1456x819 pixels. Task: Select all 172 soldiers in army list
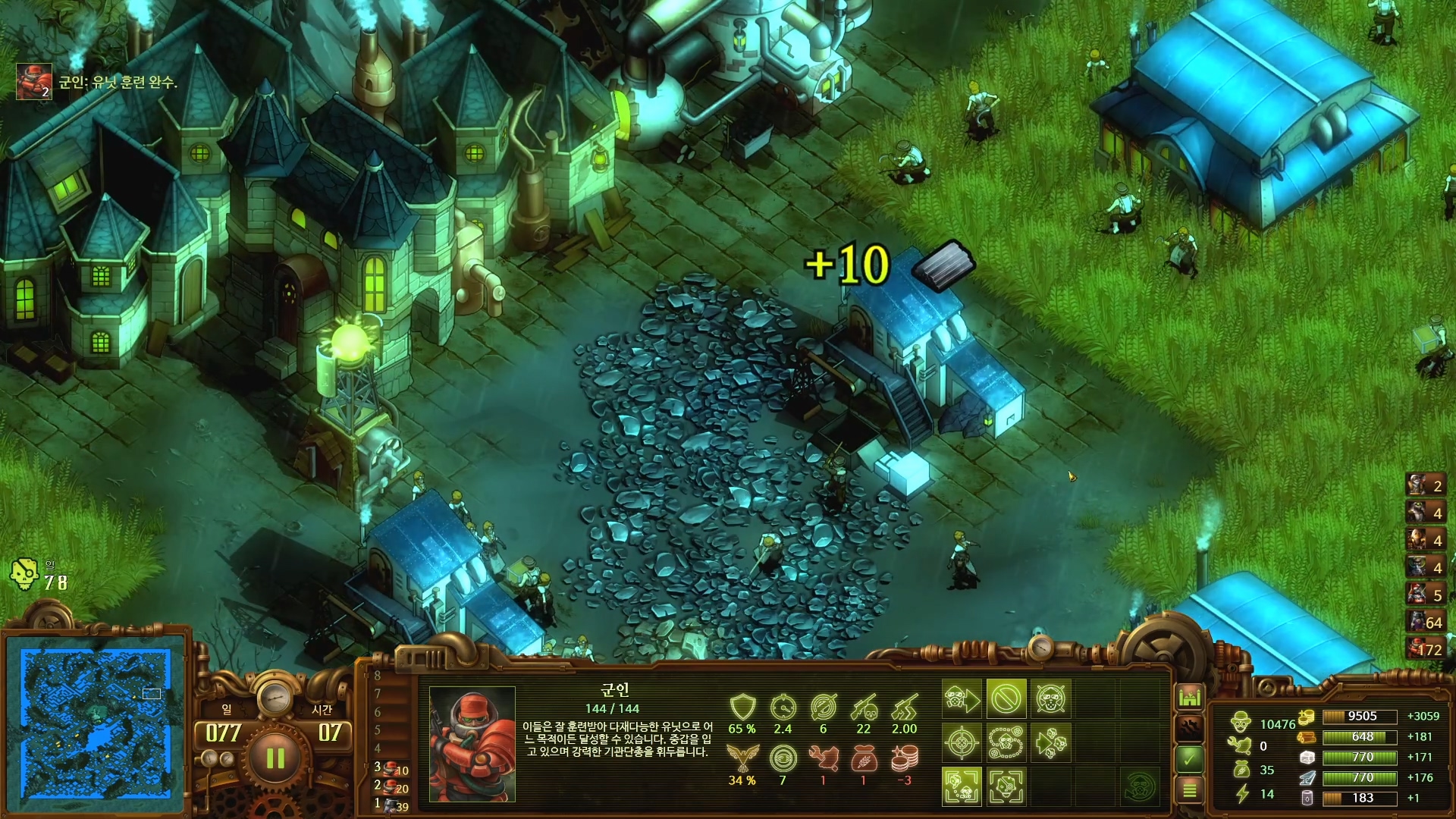click(1425, 649)
